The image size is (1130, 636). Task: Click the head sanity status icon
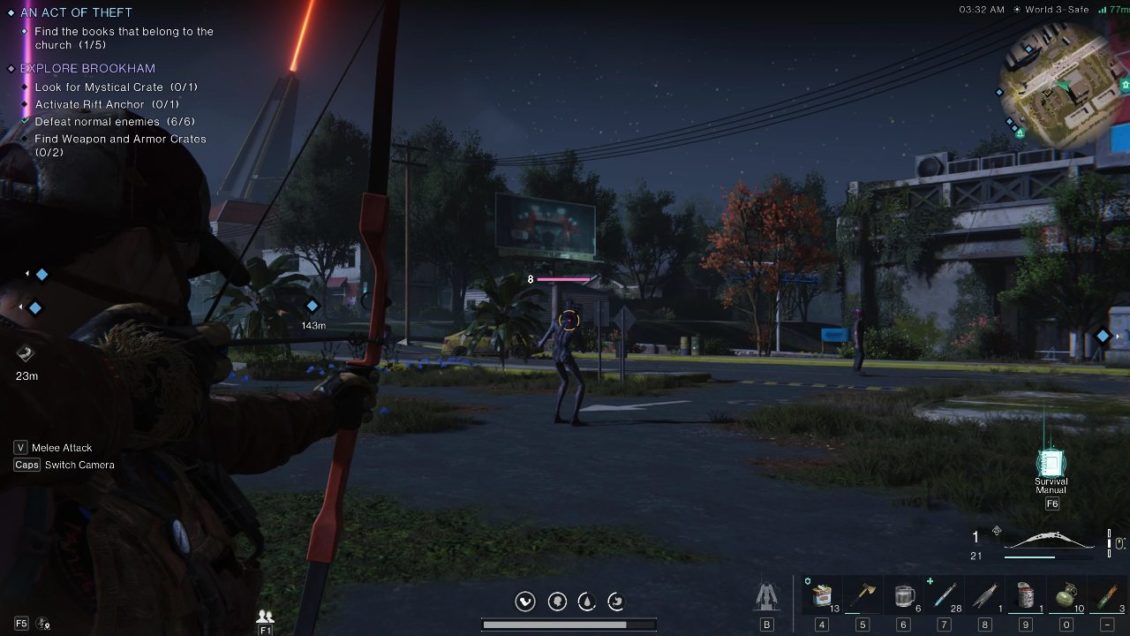(x=557, y=601)
